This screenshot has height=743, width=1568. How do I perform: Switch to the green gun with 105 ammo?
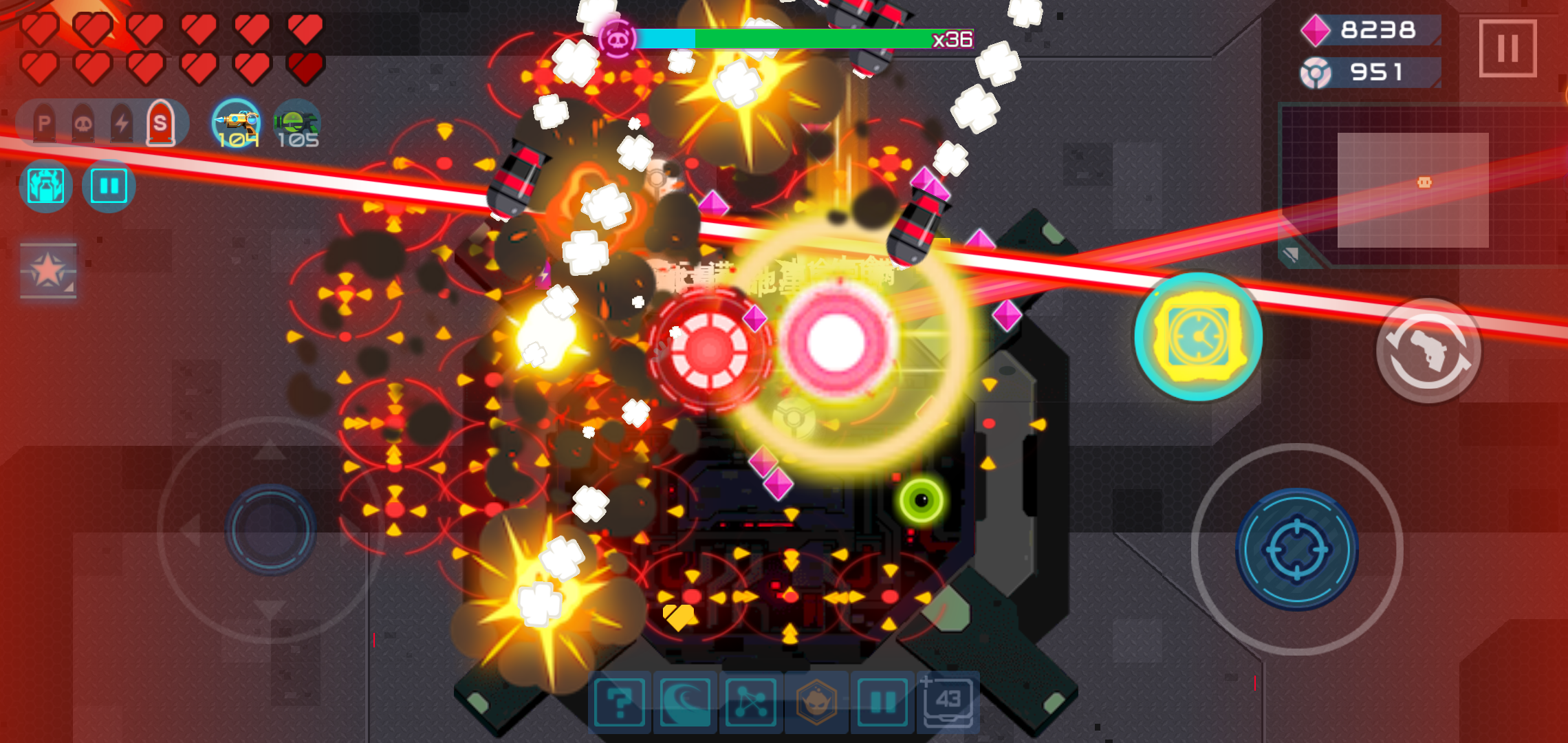[296, 124]
